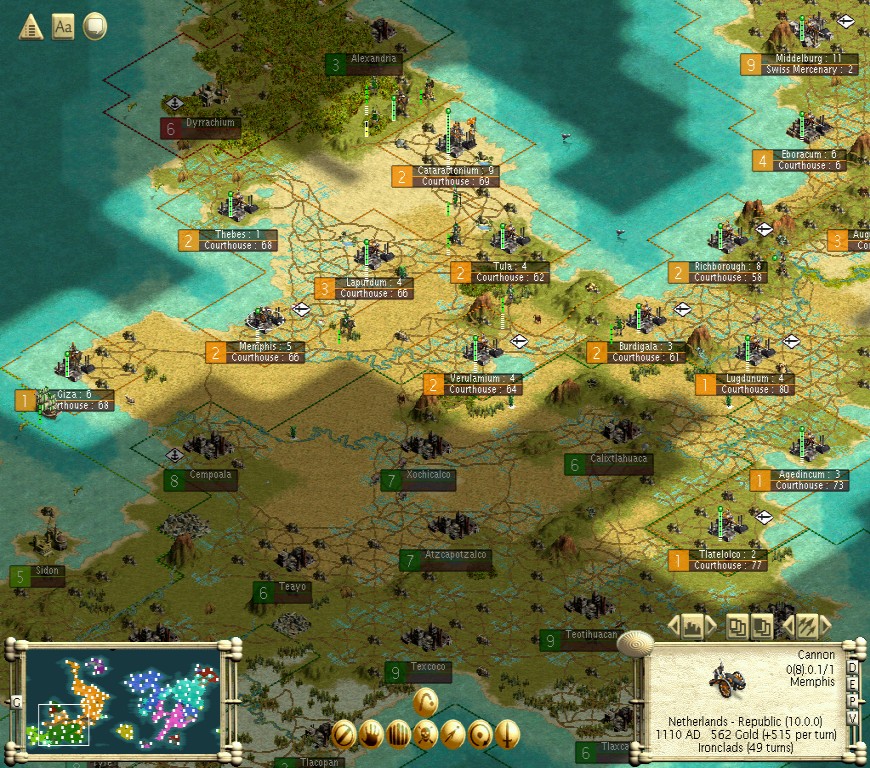This screenshot has height=768, width=870.
Task: Activate the arrow go-to order
Action: tap(453, 733)
